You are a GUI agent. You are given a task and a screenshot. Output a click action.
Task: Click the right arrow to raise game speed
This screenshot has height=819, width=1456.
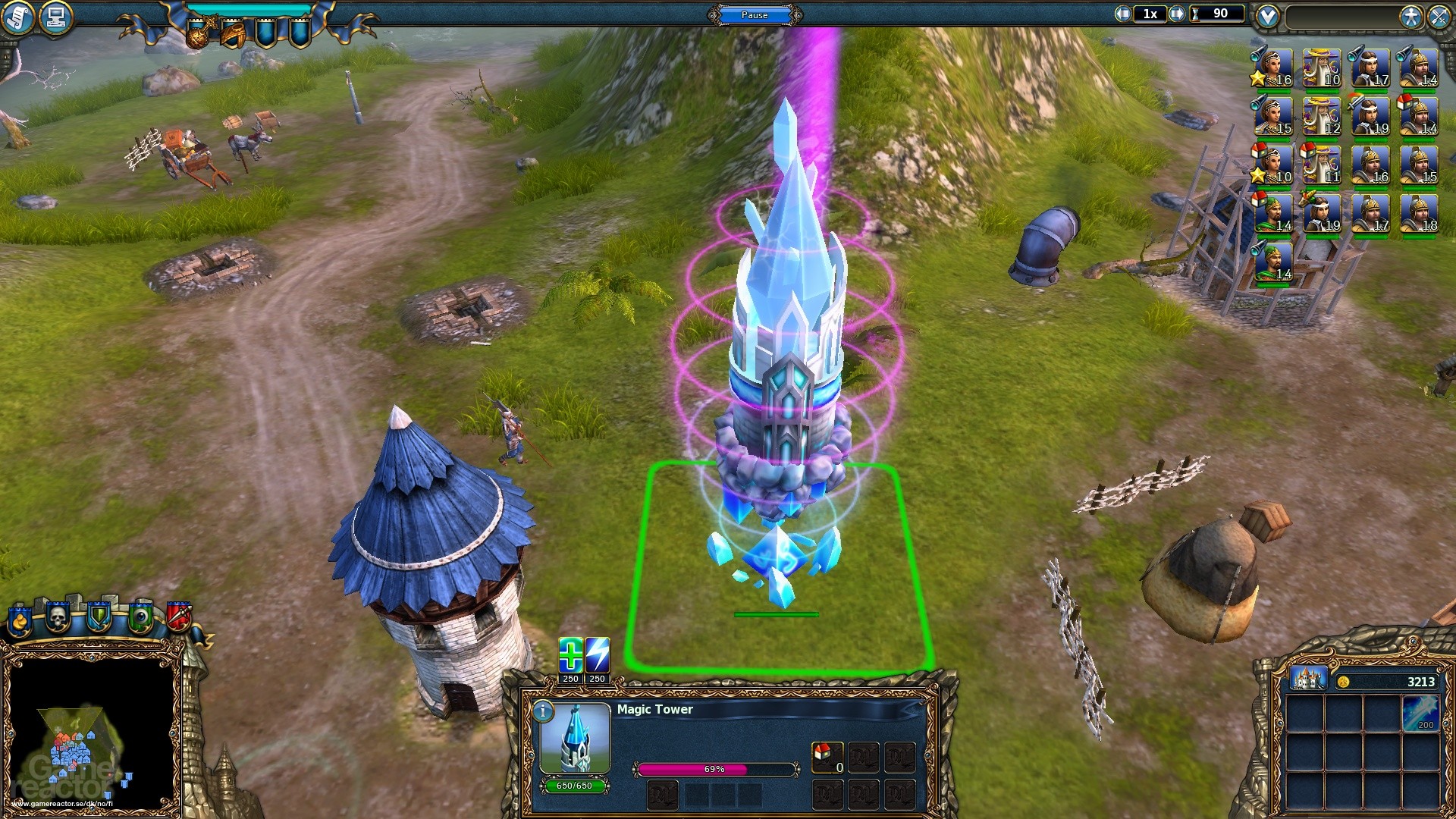[1178, 13]
